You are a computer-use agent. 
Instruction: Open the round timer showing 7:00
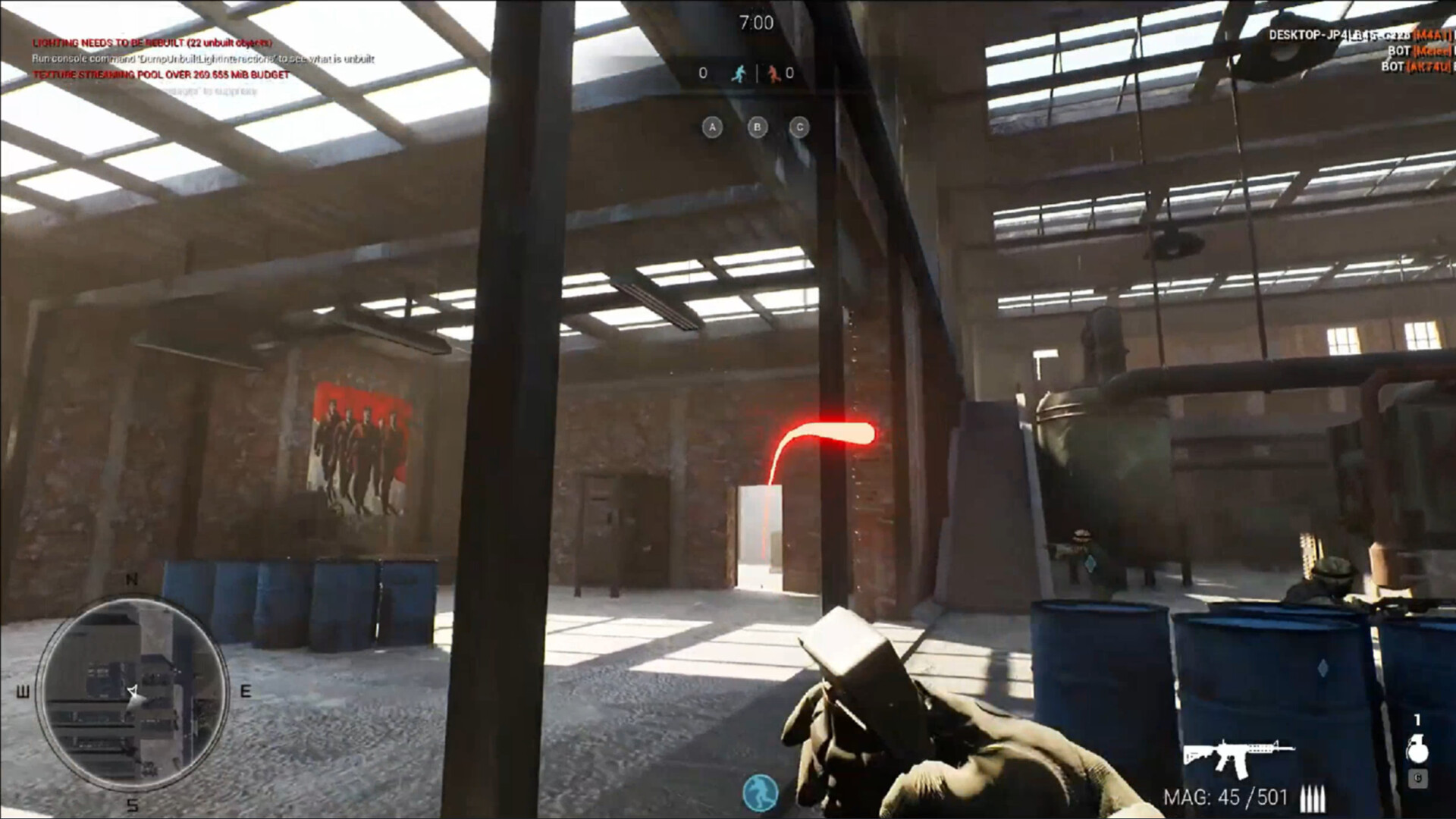pos(756,21)
